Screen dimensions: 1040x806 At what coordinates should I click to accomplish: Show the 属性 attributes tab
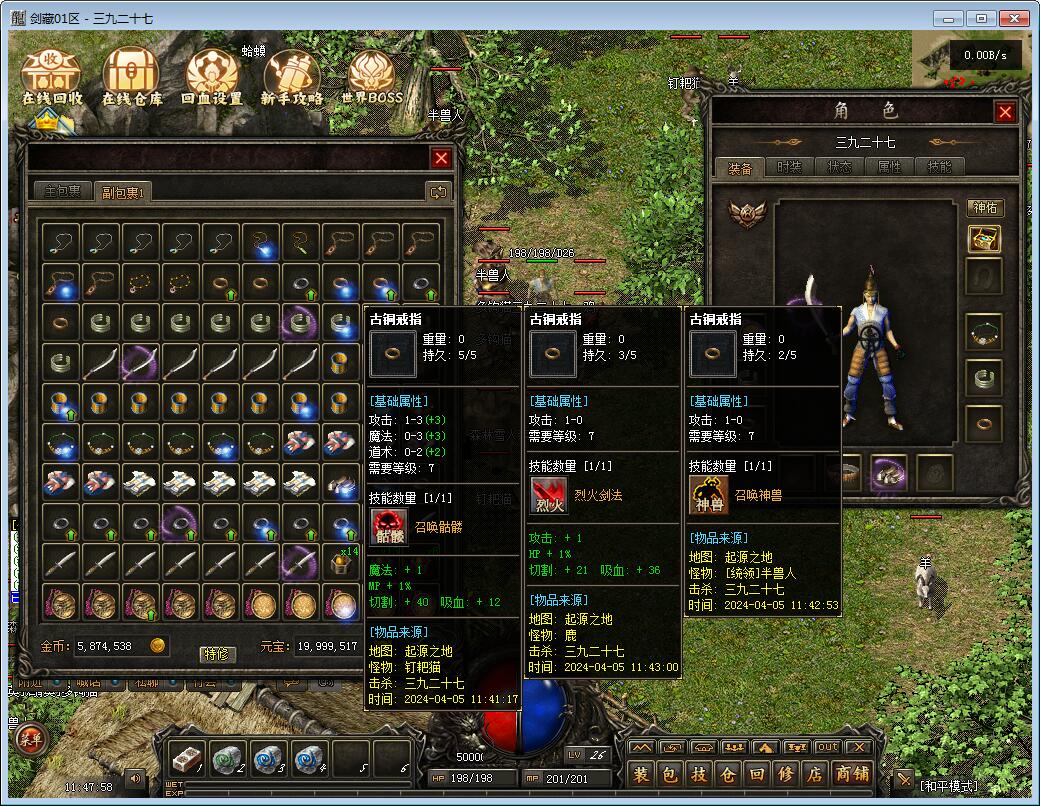click(890, 167)
